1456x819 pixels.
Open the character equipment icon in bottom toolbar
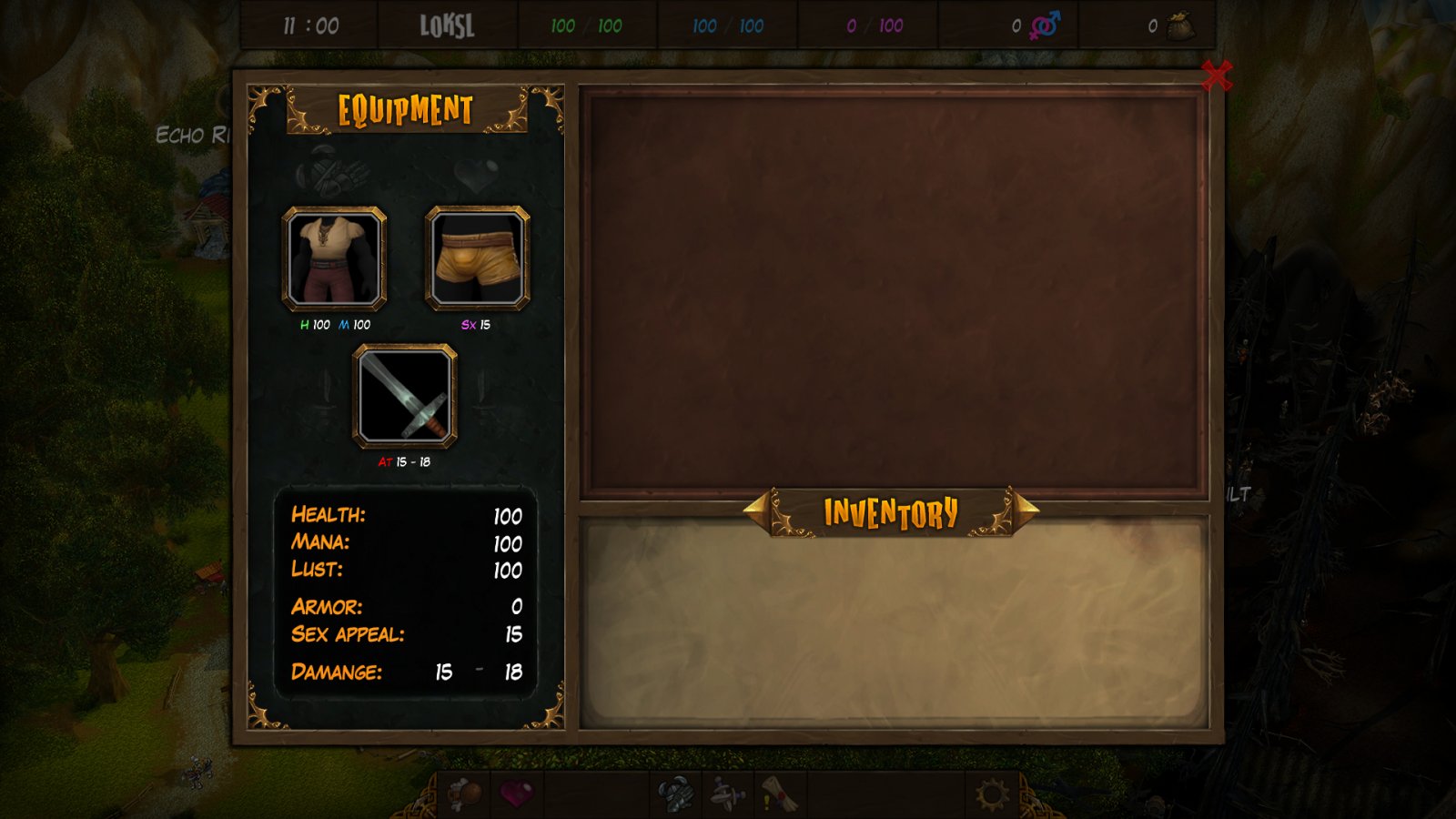[675, 796]
